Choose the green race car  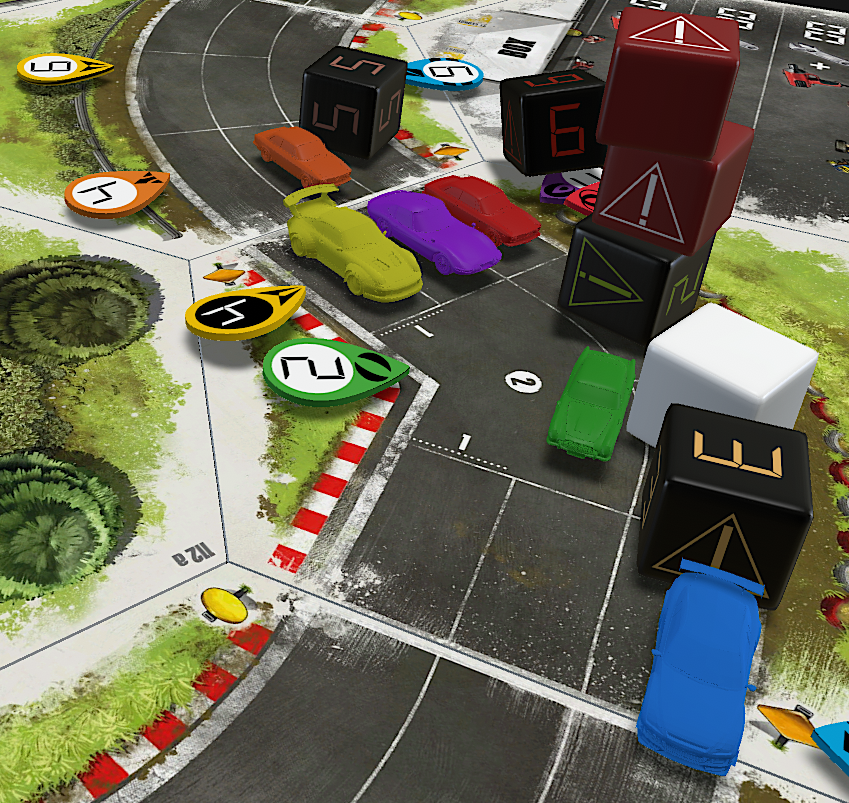click(592, 403)
